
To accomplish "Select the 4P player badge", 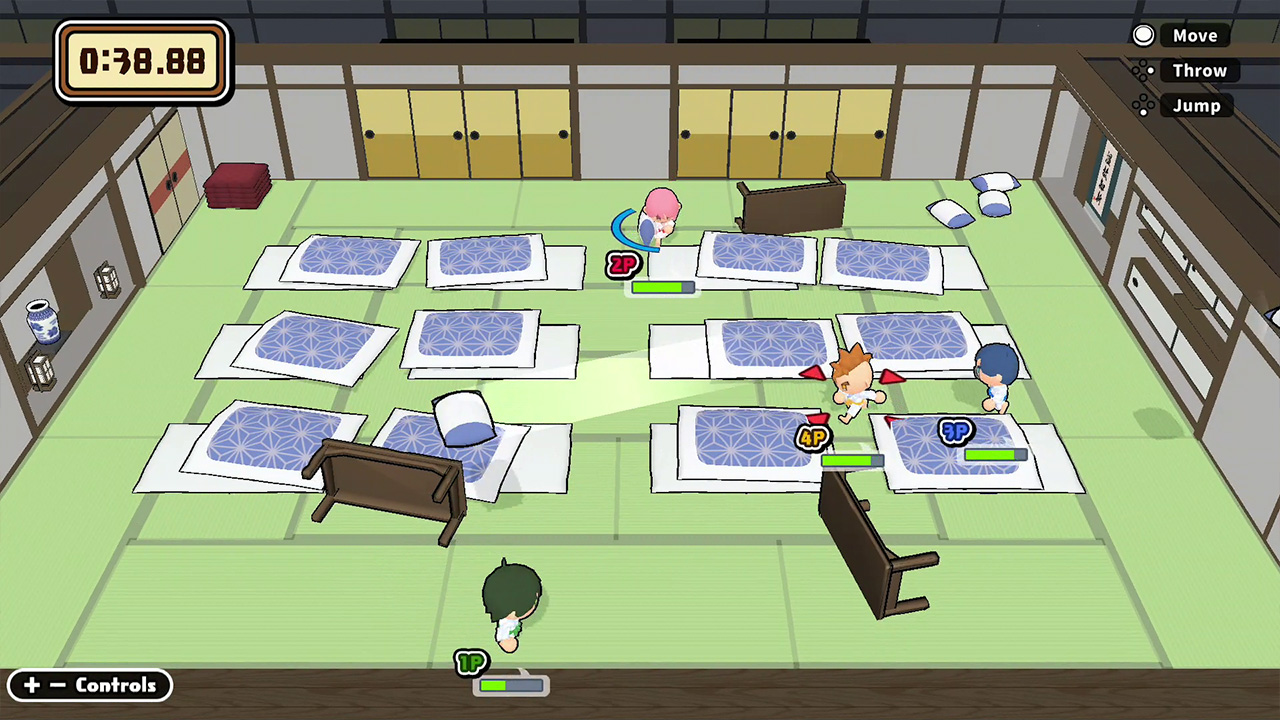I will 812,437.
